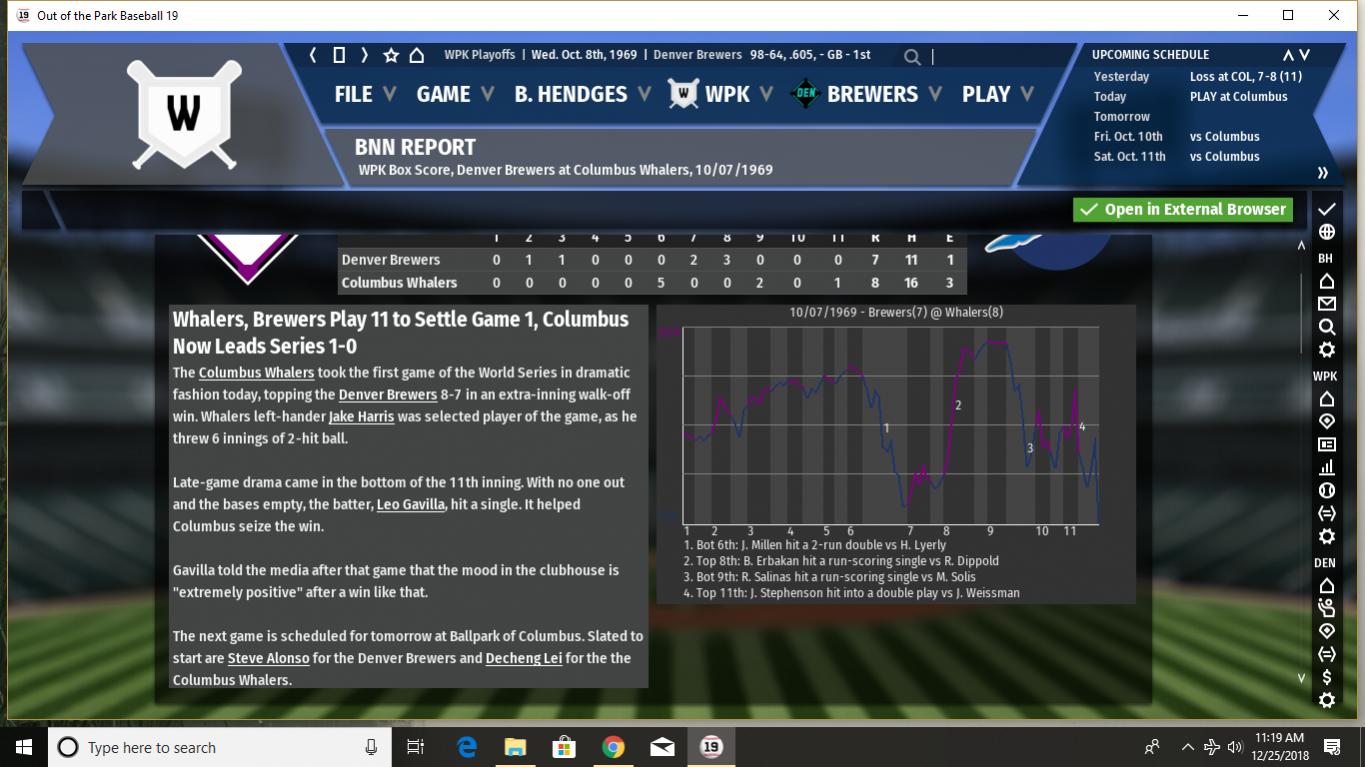
Task: Open Jake Harris player link
Action: 361,417
